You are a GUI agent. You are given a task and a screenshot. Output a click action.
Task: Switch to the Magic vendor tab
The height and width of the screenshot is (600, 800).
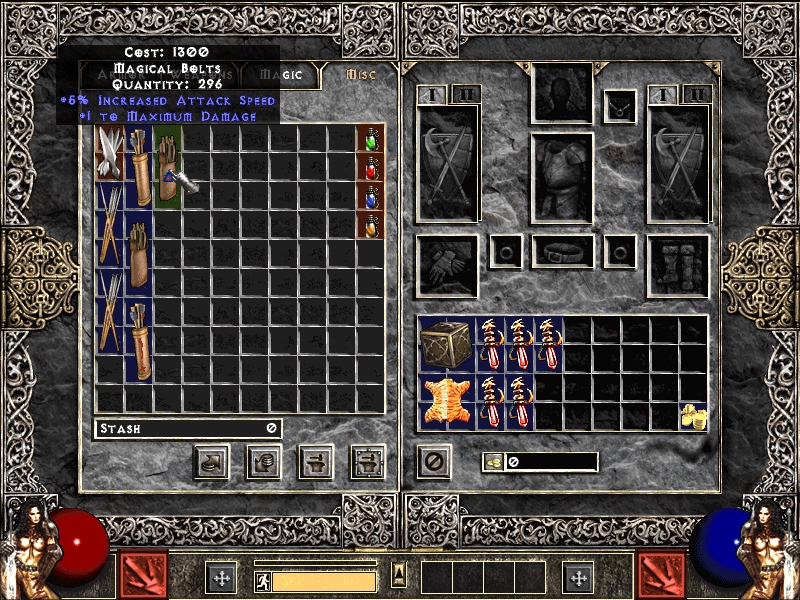pyautogui.click(x=287, y=75)
